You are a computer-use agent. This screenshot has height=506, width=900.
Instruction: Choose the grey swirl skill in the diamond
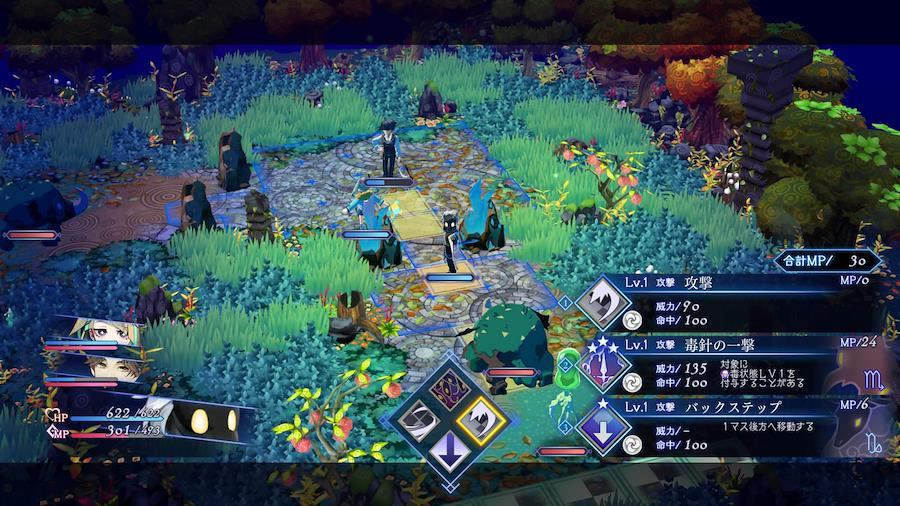[419, 421]
